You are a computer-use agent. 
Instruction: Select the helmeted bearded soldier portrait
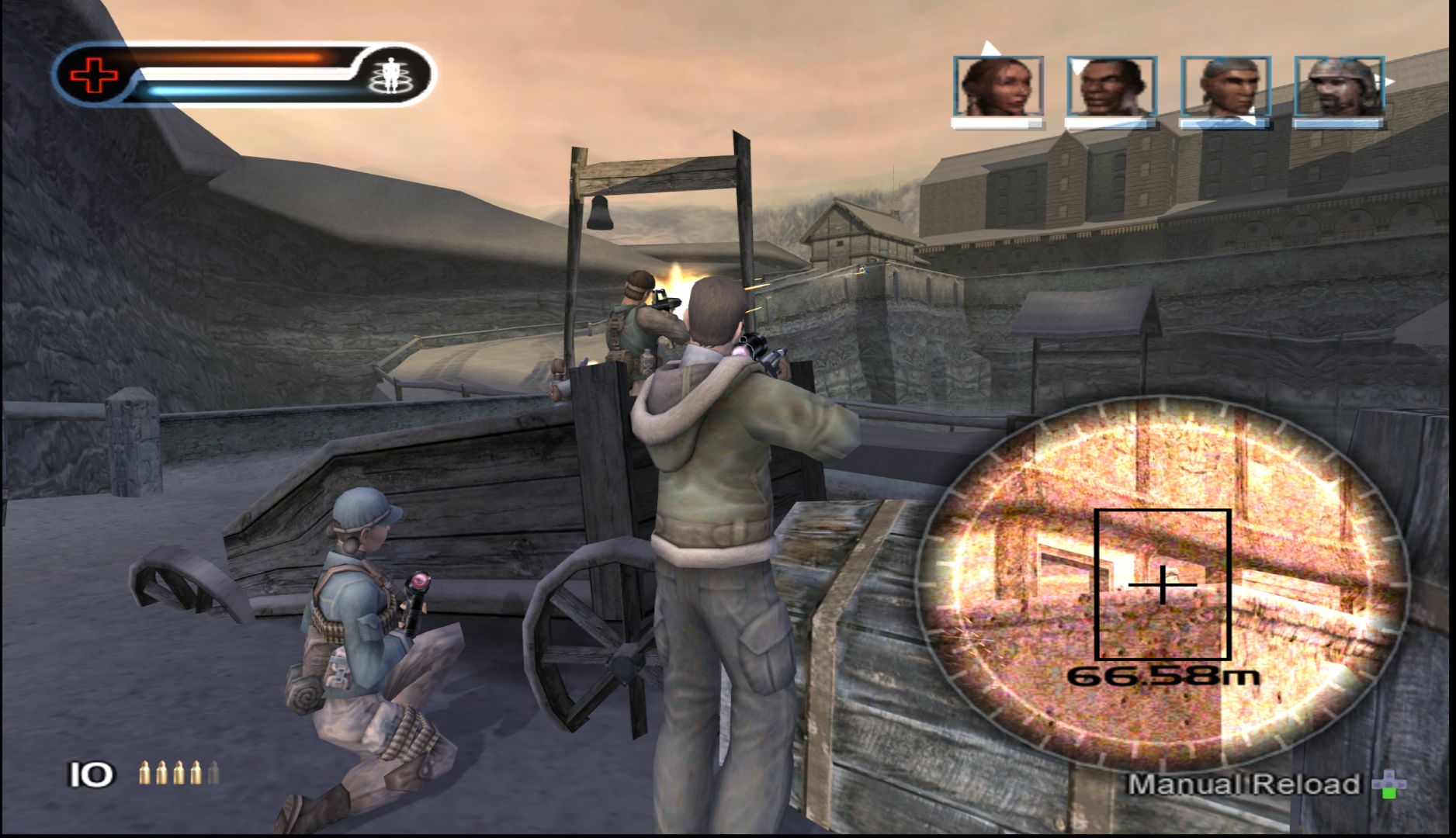1339,86
